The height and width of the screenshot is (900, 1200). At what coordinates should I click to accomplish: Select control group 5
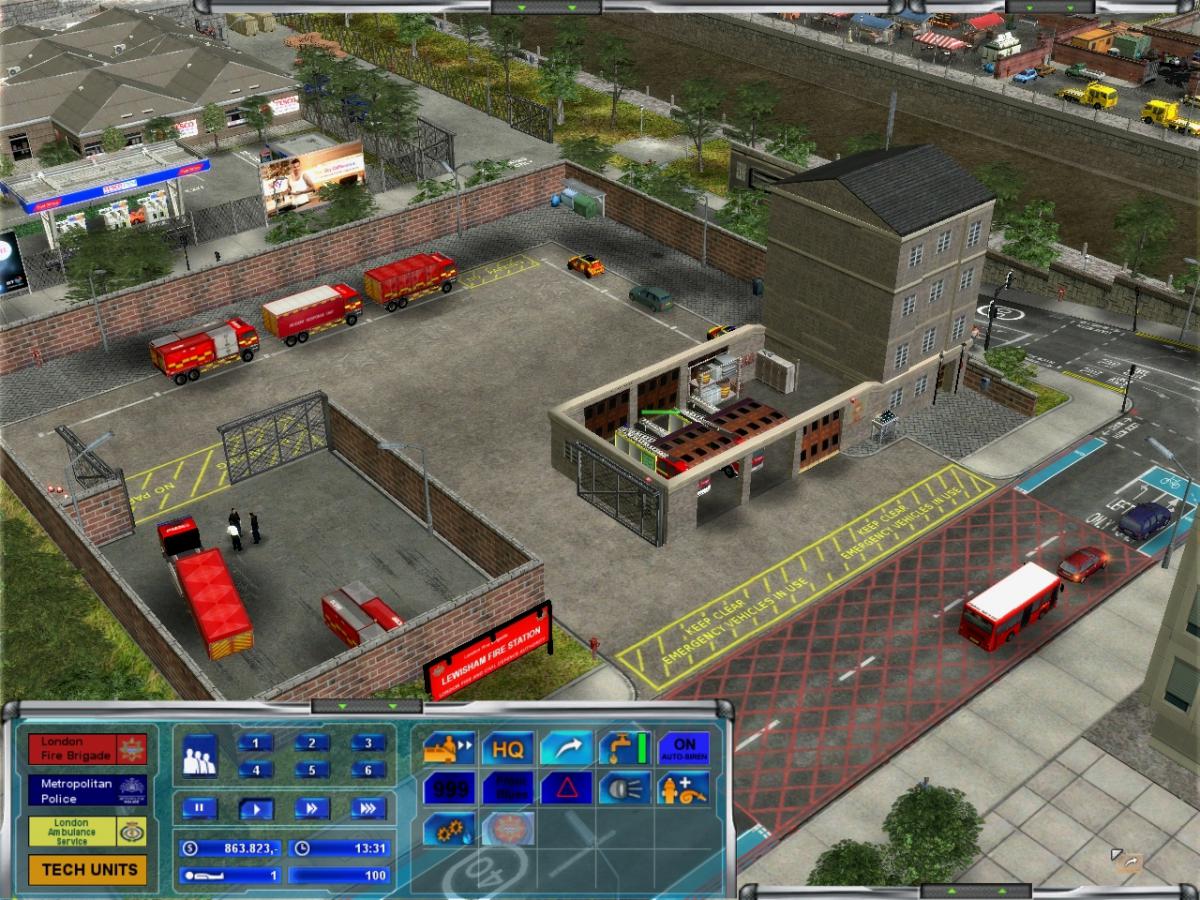312,770
